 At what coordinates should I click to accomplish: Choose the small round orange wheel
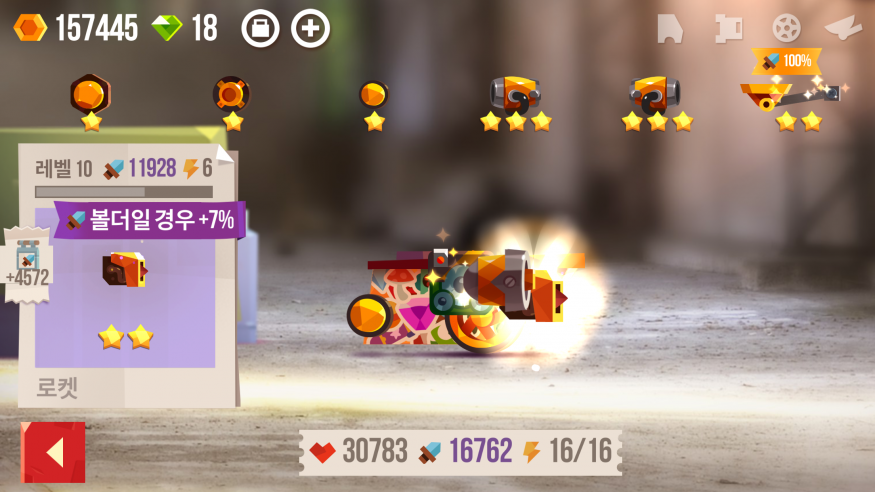point(374,95)
